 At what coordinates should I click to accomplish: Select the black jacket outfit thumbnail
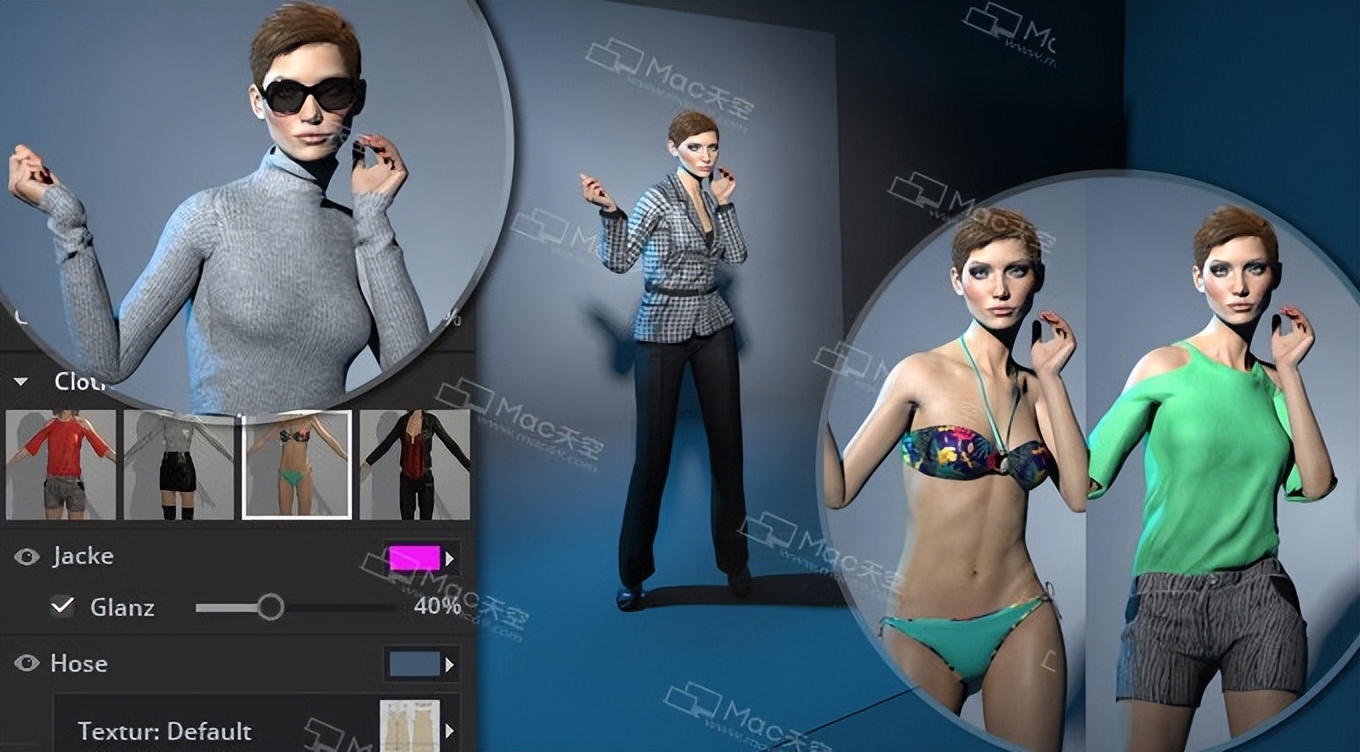pyautogui.click(x=414, y=464)
